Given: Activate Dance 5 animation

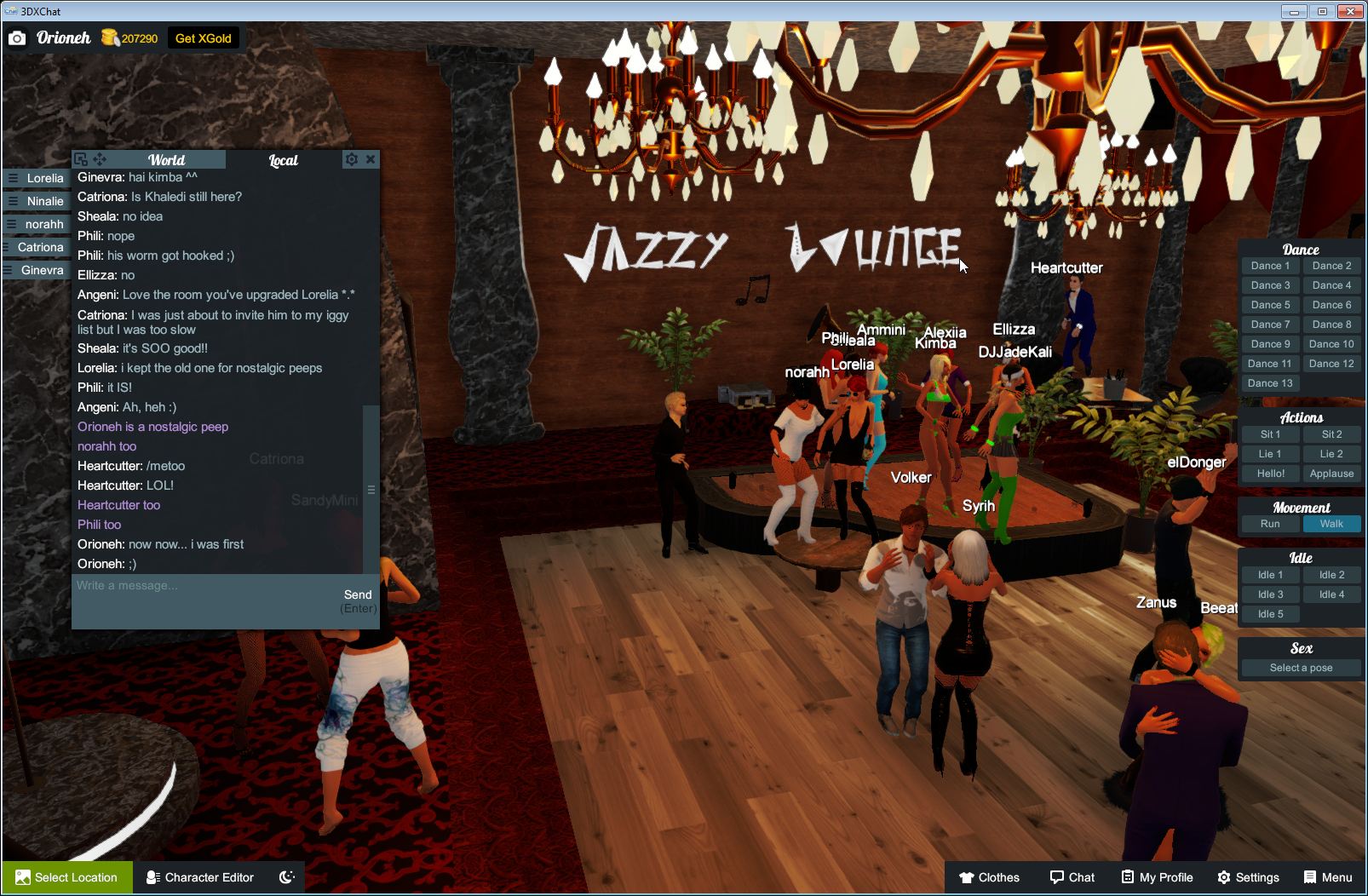Looking at the screenshot, I should click(1270, 304).
